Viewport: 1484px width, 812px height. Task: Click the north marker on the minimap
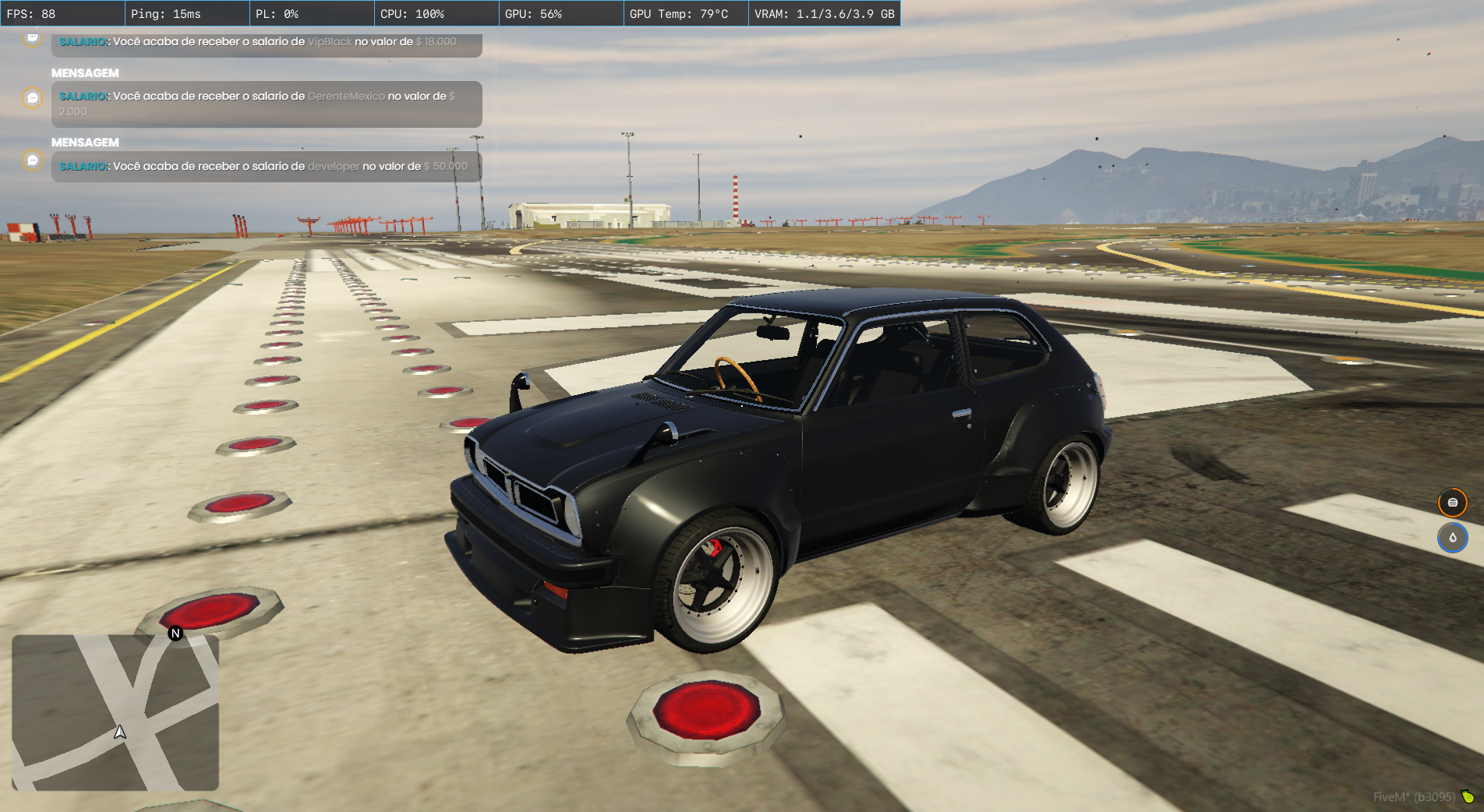click(x=175, y=634)
